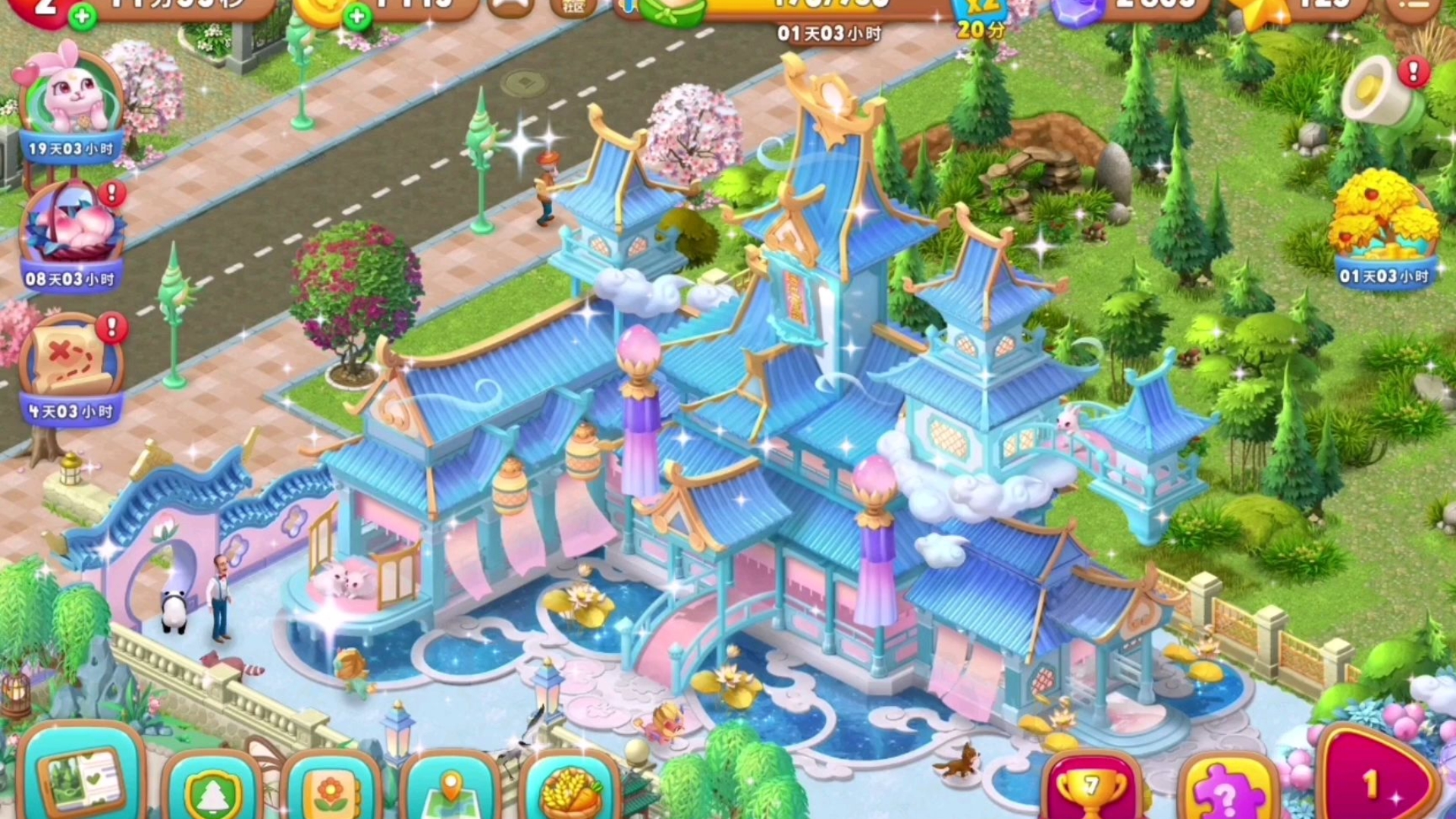Screen dimensions: 1456x819
Task: Open the golden money tree event
Action: click(1382, 224)
